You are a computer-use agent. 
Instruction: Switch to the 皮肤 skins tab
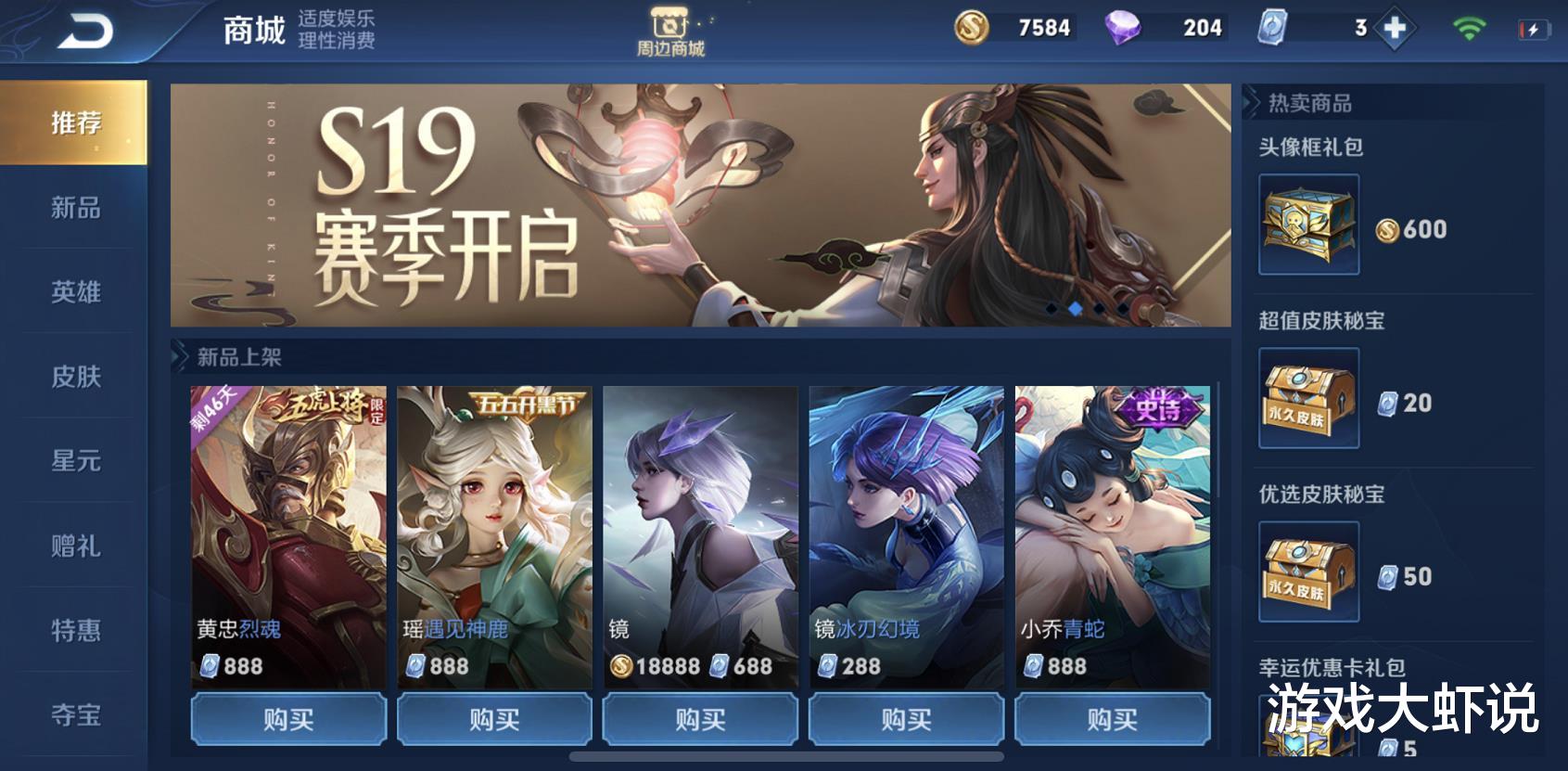coord(75,378)
